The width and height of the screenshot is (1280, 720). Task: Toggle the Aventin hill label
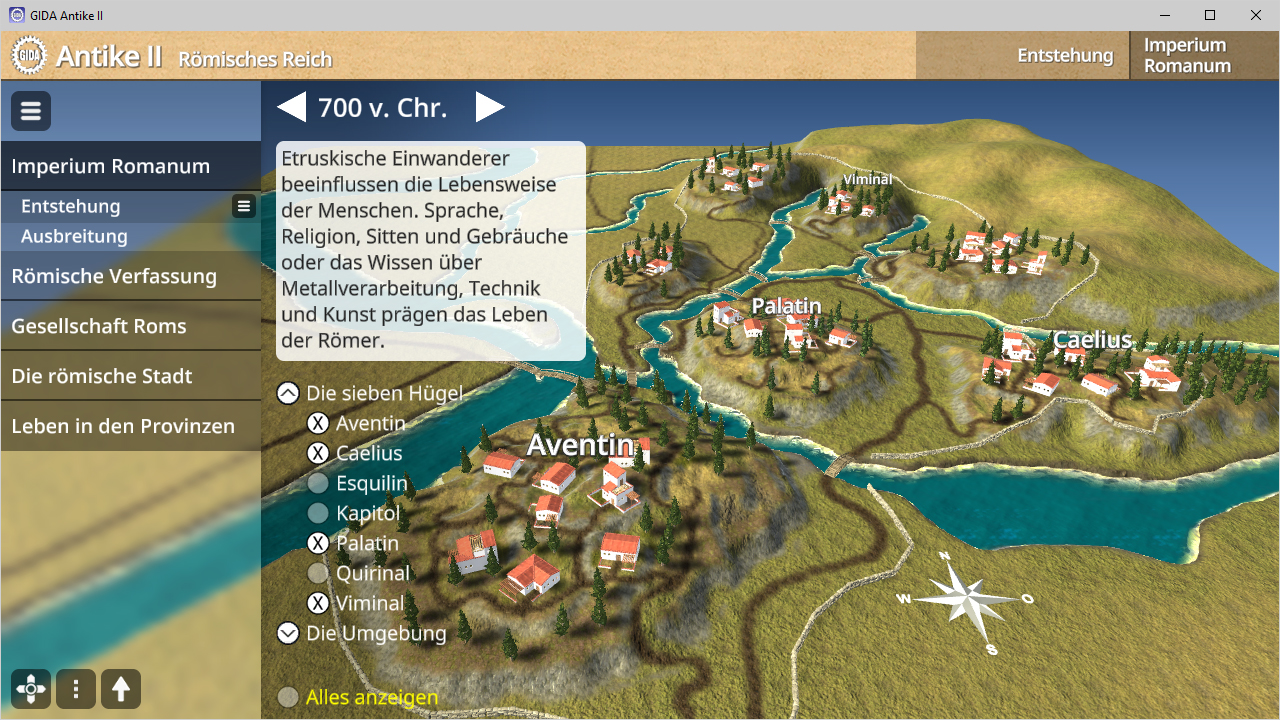click(318, 423)
